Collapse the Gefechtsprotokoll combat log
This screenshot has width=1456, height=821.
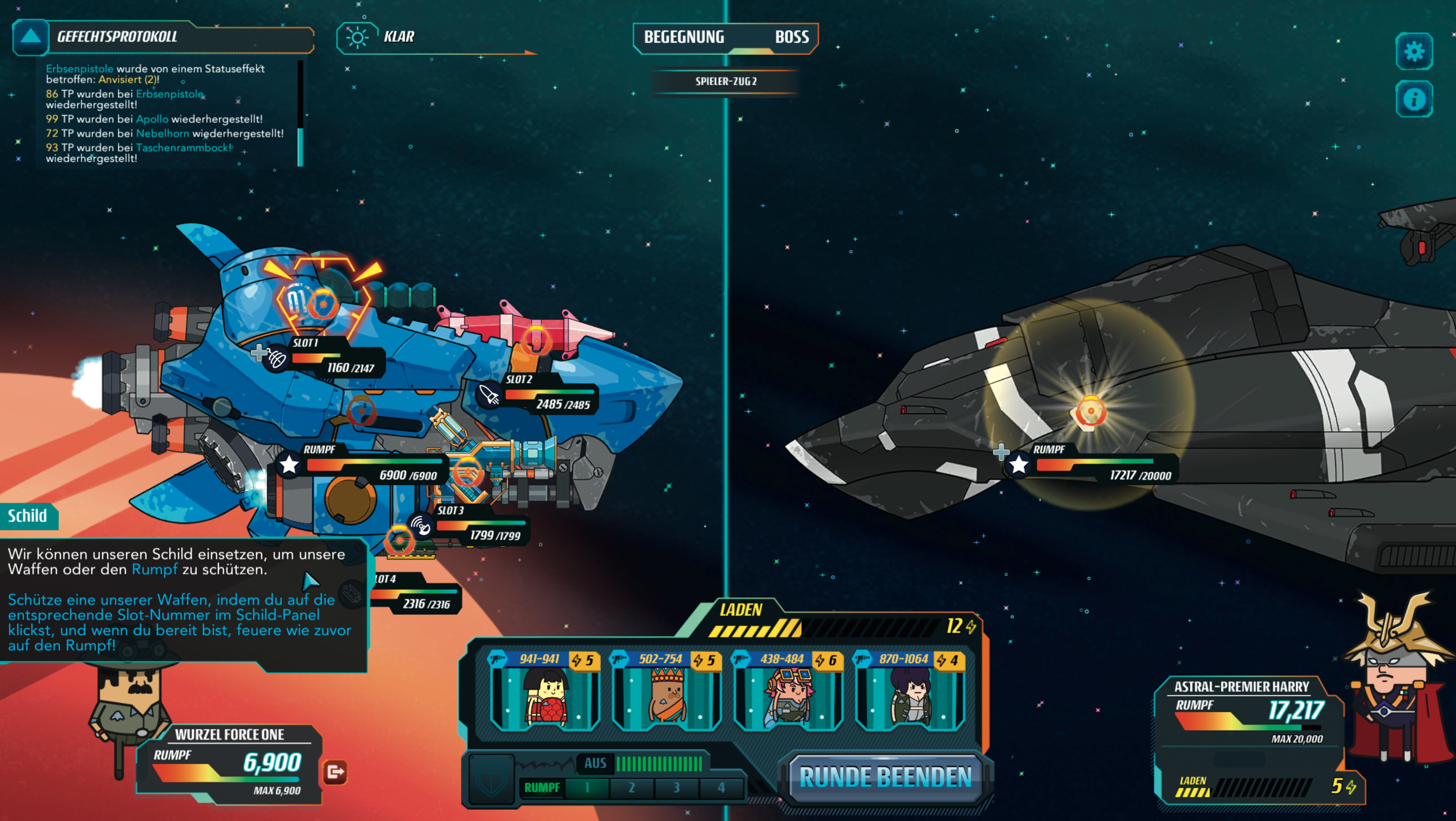coord(30,37)
